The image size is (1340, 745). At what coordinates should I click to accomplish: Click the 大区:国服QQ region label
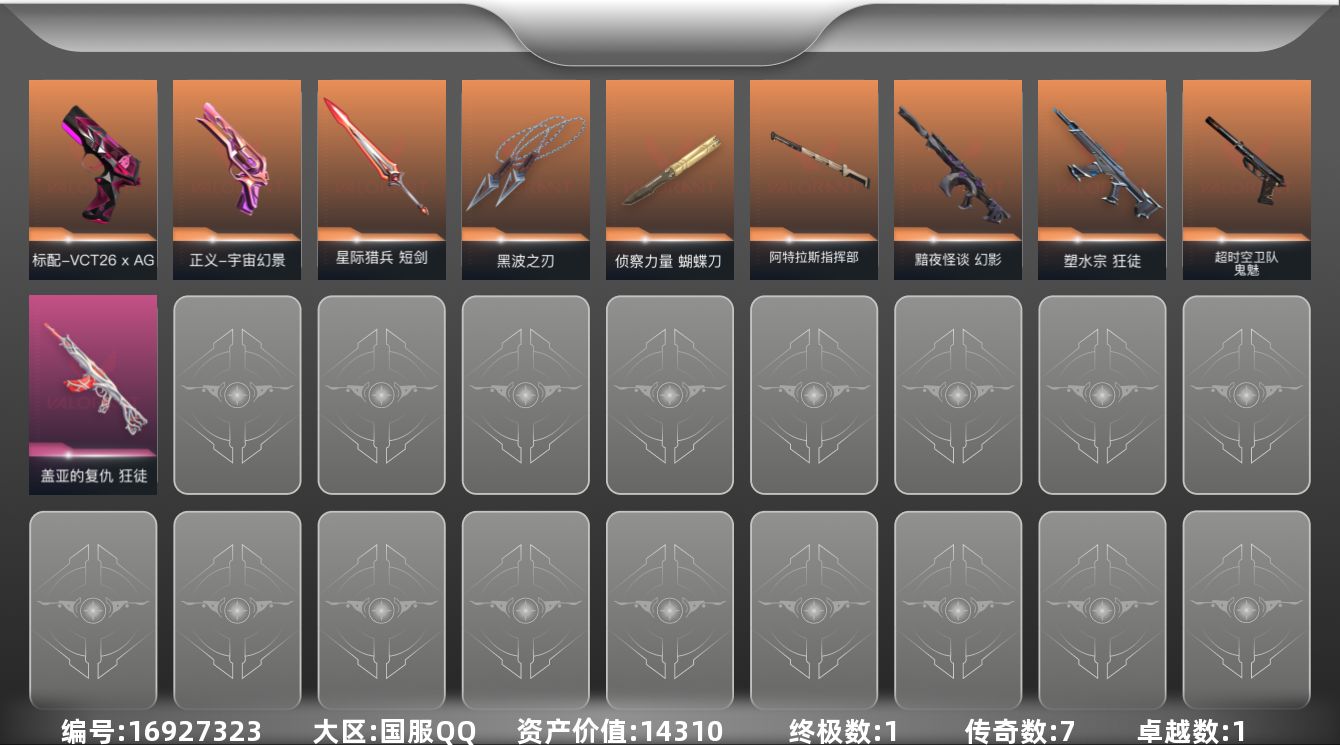(395, 731)
